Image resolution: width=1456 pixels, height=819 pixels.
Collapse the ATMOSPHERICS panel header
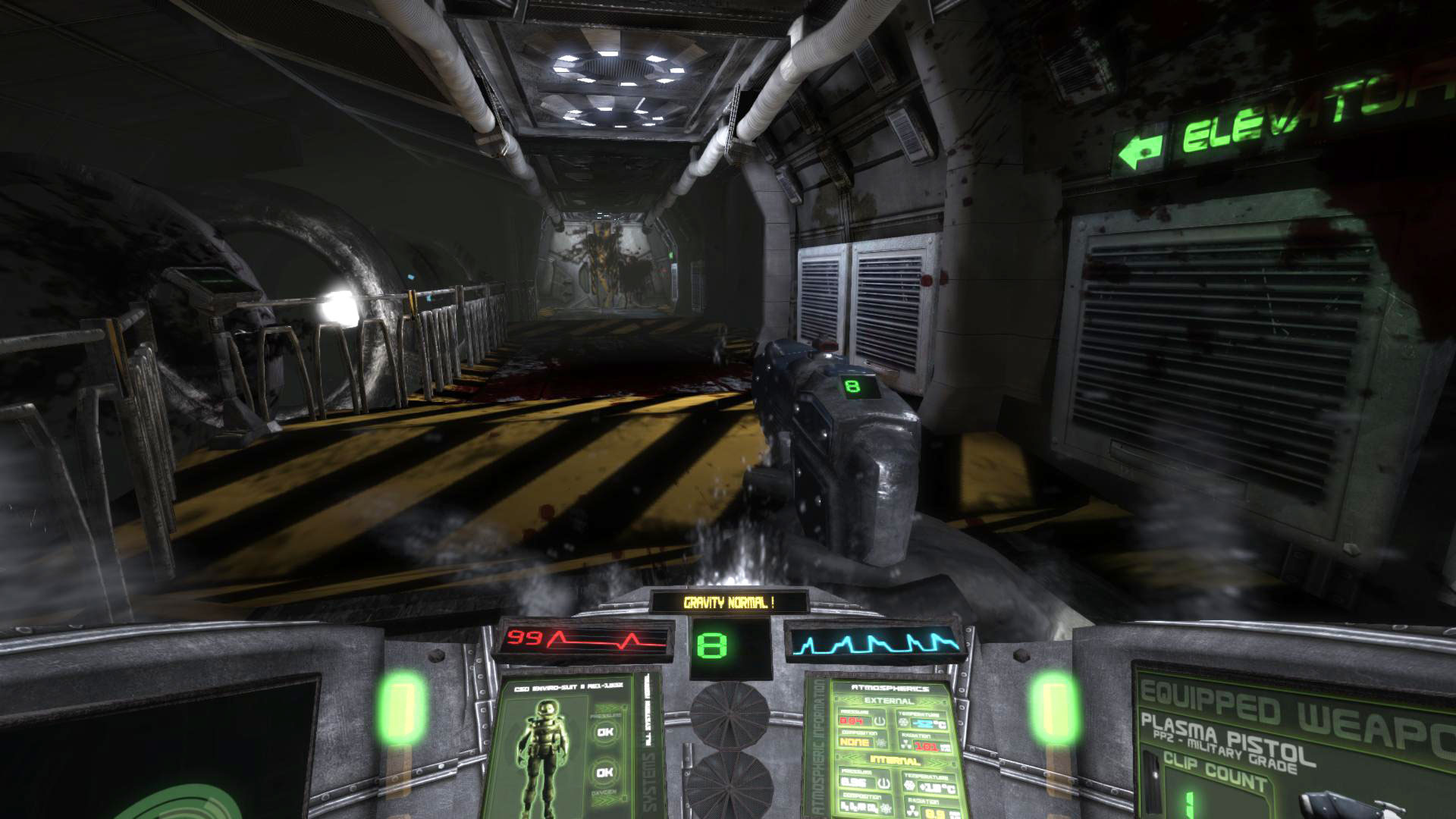pos(891,689)
